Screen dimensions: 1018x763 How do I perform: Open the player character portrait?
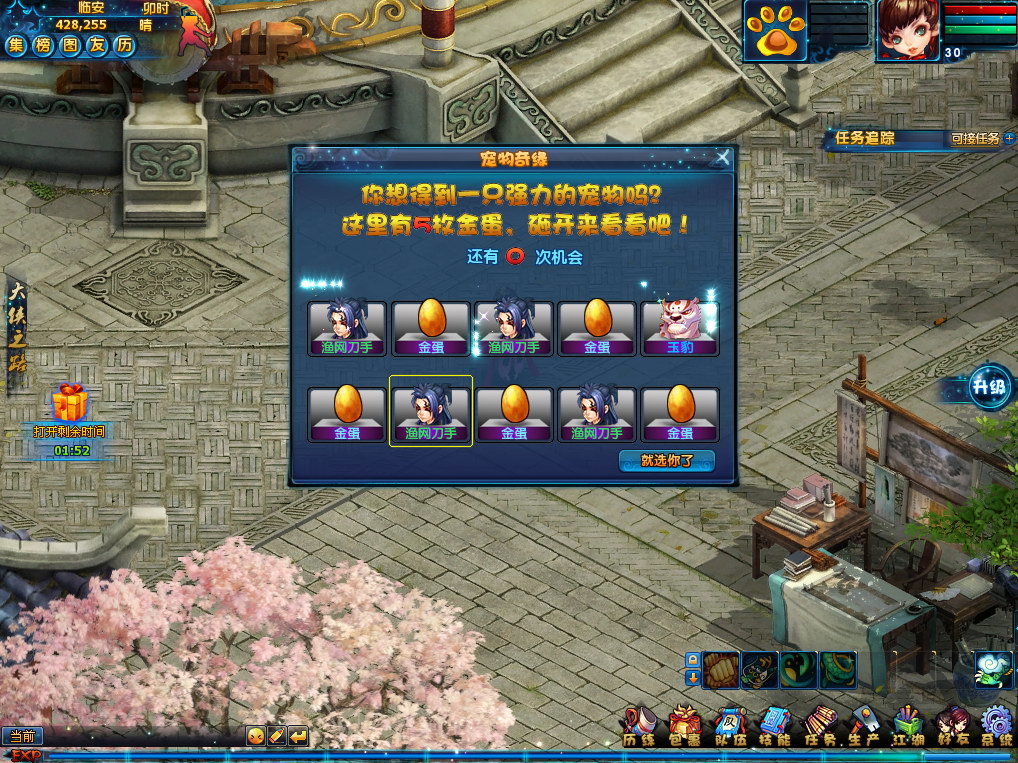908,28
